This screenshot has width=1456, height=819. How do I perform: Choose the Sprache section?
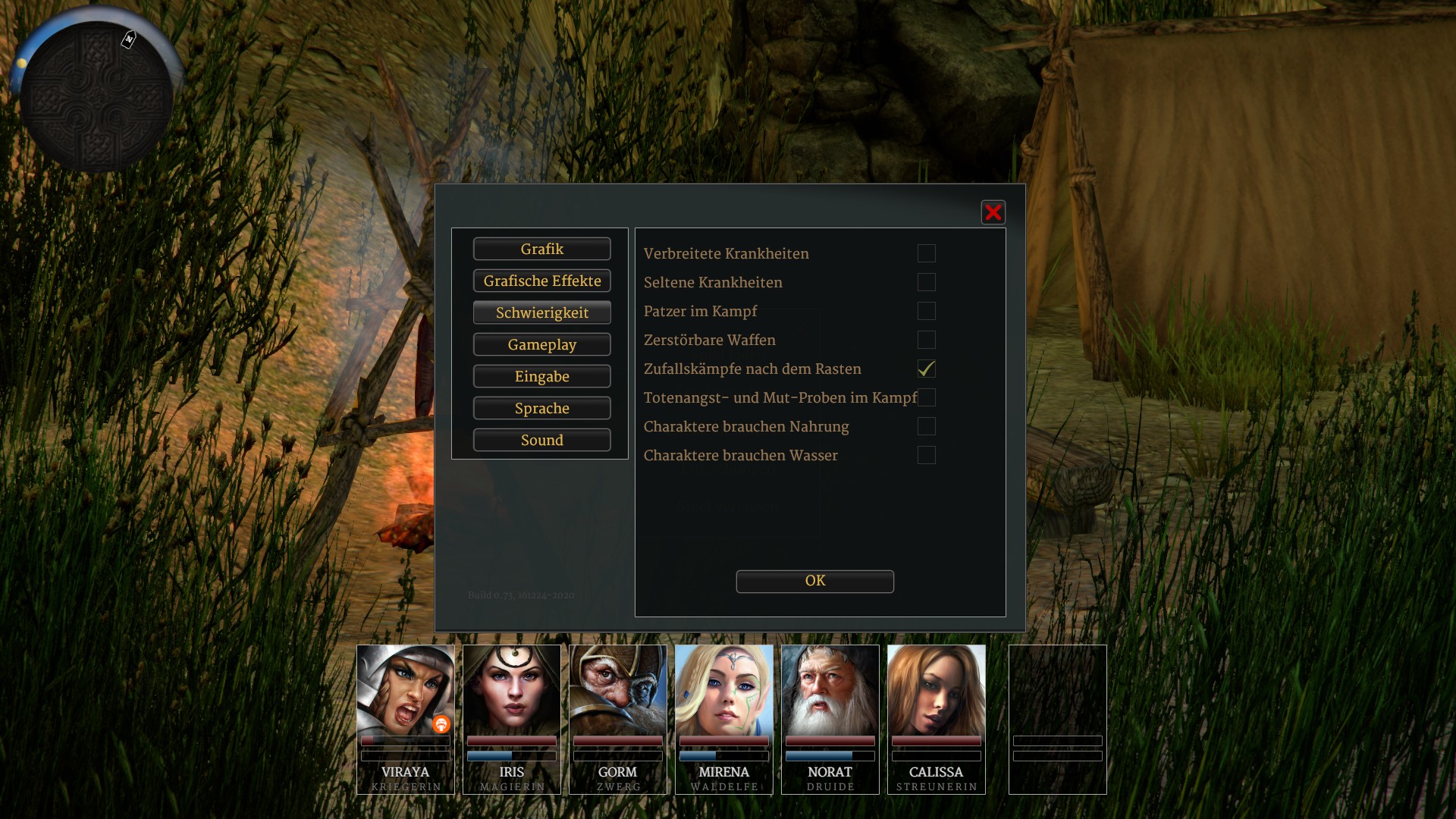541,408
